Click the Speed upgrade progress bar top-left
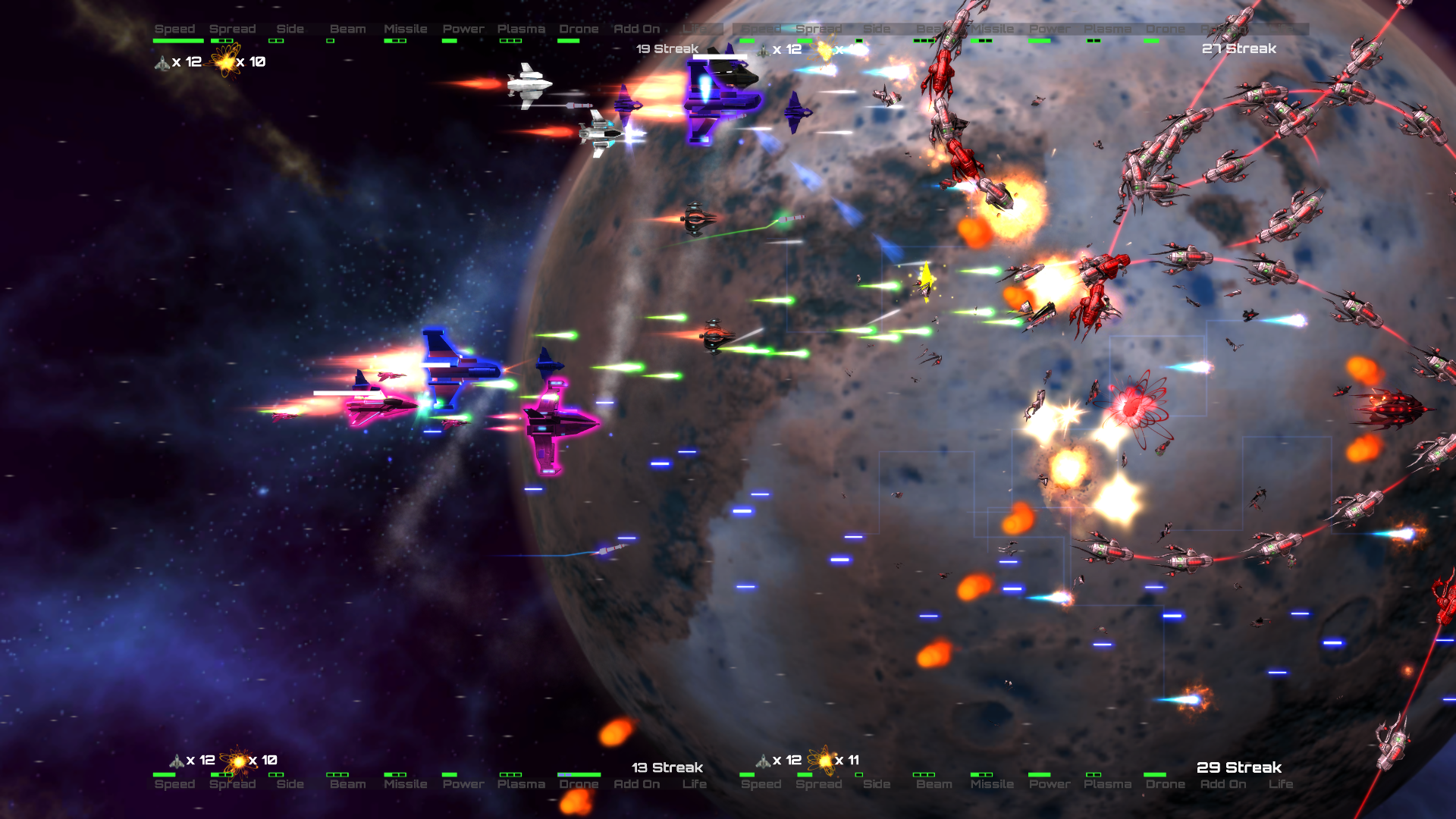1456x819 pixels. 177,41
